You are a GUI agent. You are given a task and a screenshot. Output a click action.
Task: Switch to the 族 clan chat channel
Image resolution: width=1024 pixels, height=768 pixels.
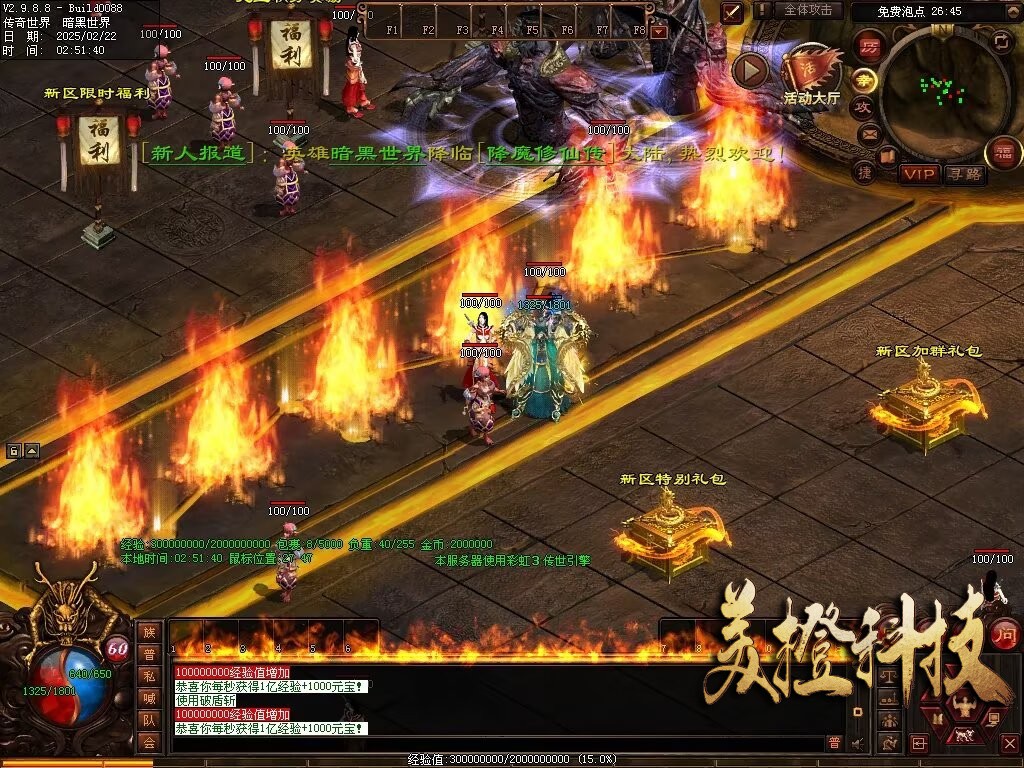click(149, 632)
